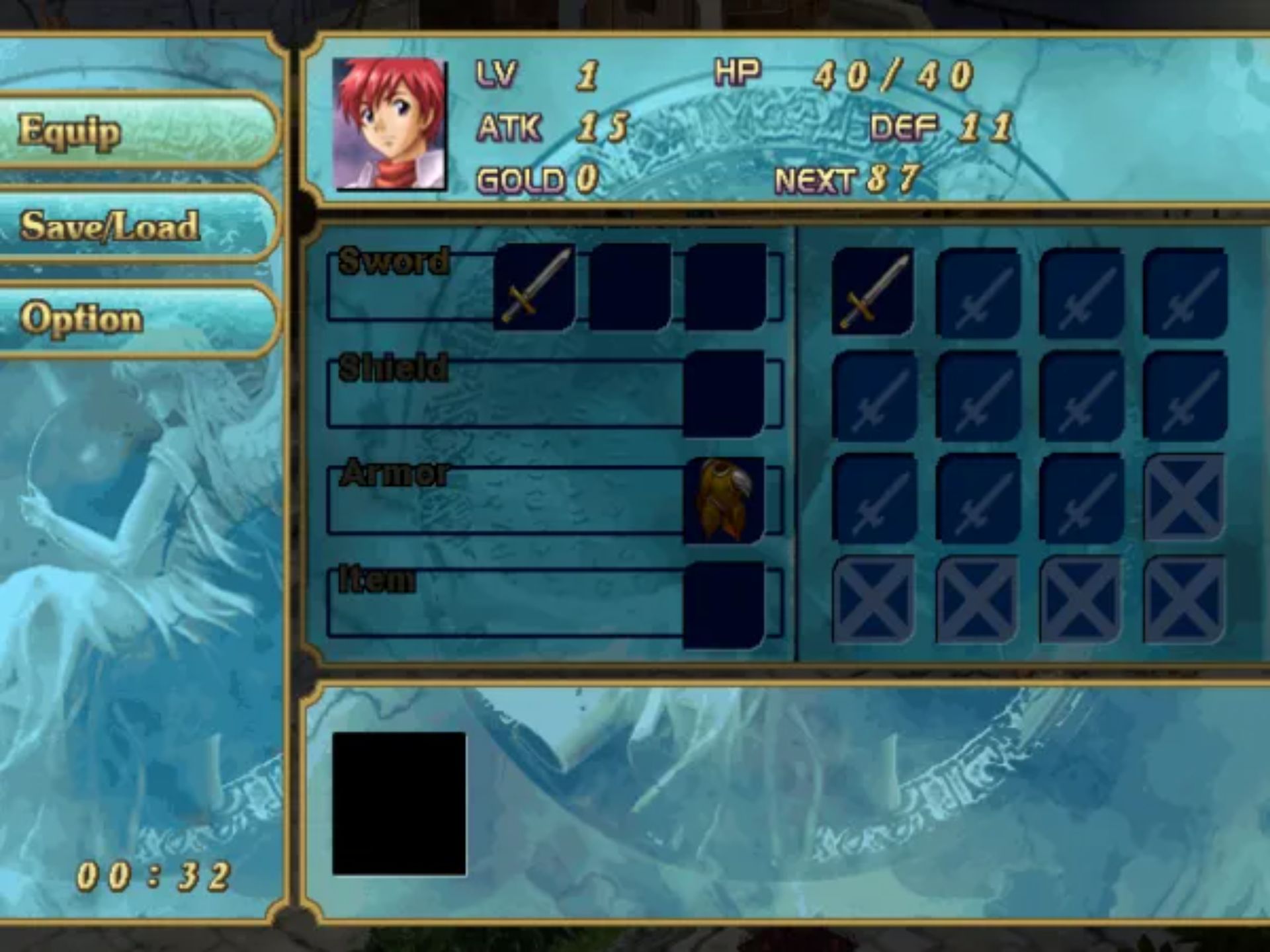Viewport: 1270px width, 952px height.
Task: Click the empty second Sword slot beside the equipped blade
Action: 628,288
